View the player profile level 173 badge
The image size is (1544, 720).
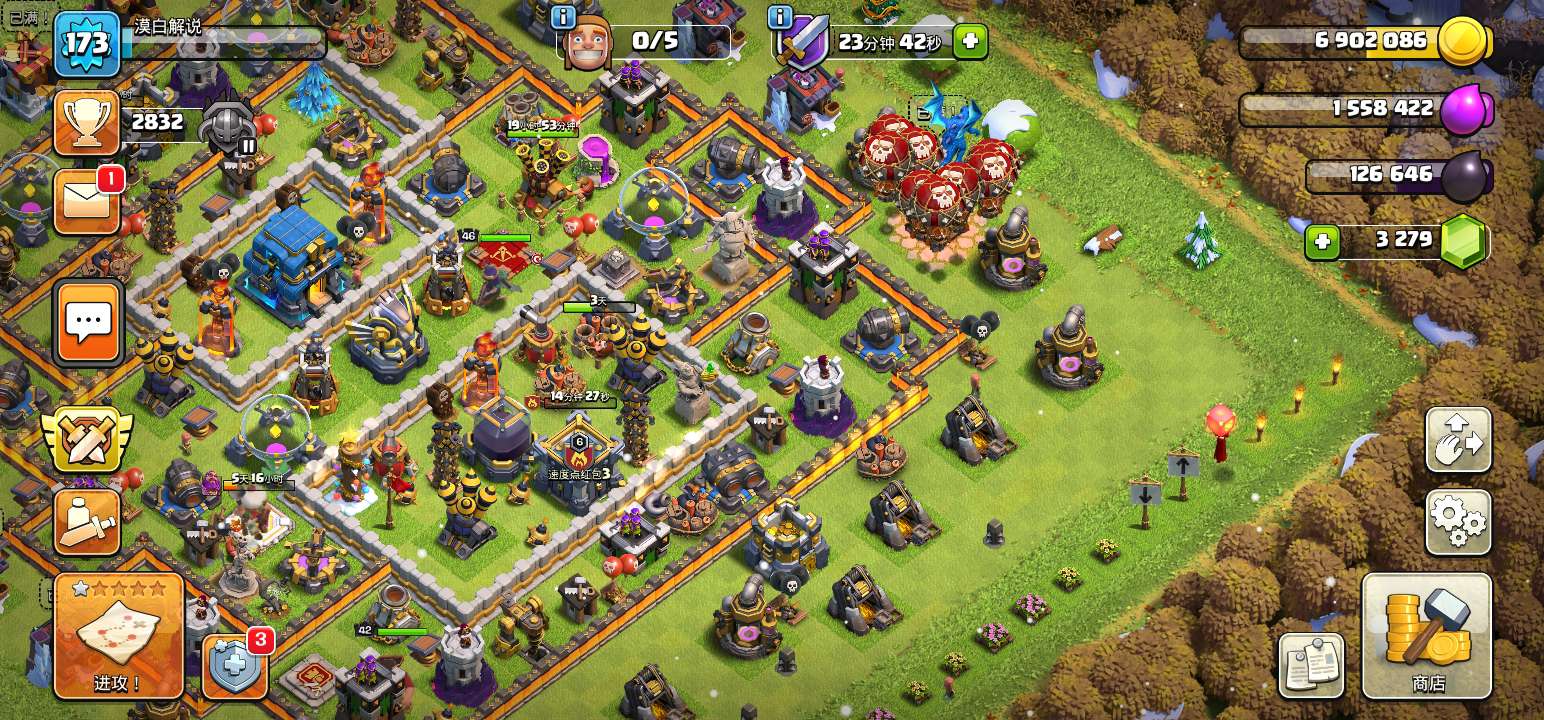tap(87, 44)
